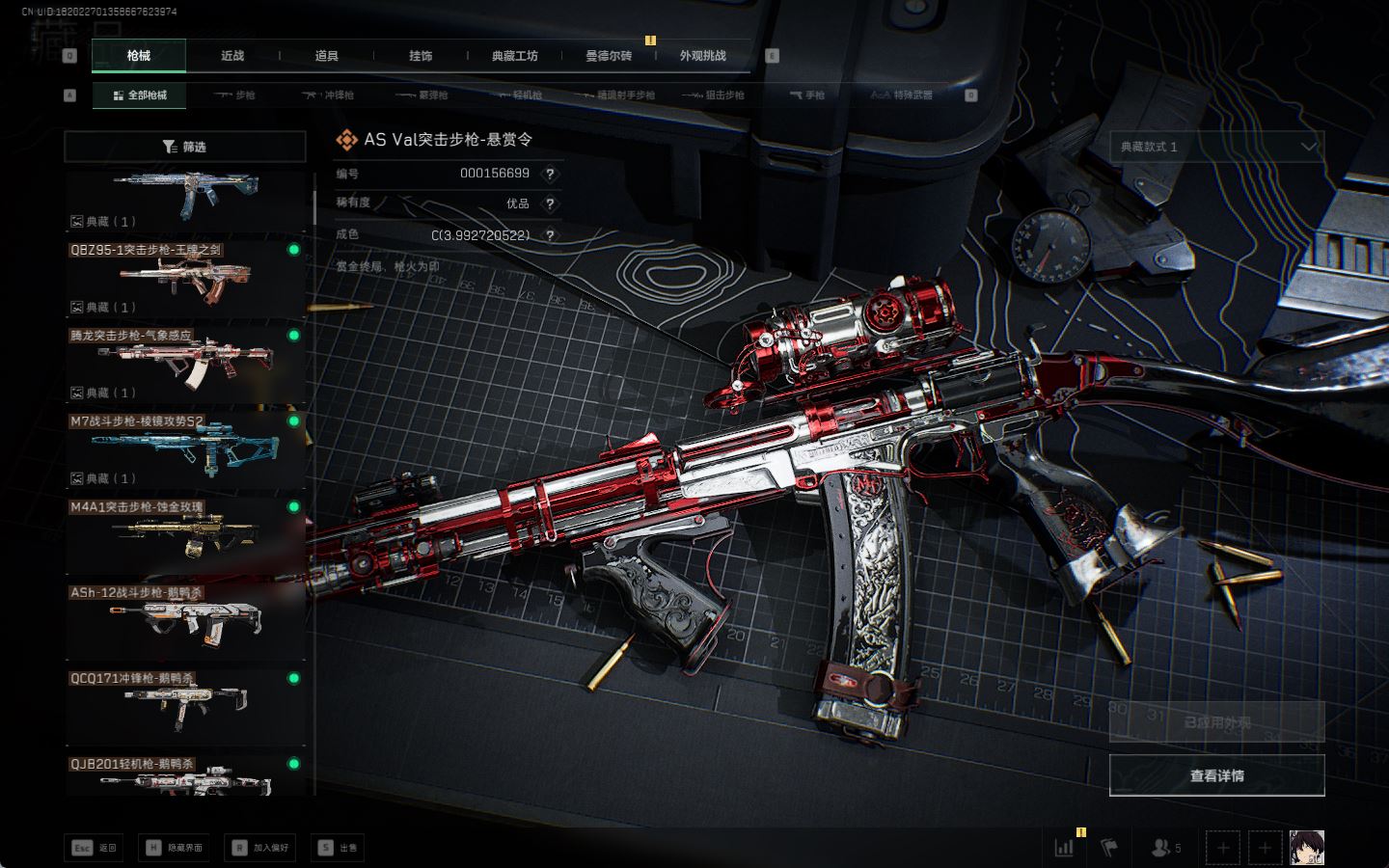
Task: Choose the ASh-12 鹅鸭杀 skin
Action: [185, 621]
